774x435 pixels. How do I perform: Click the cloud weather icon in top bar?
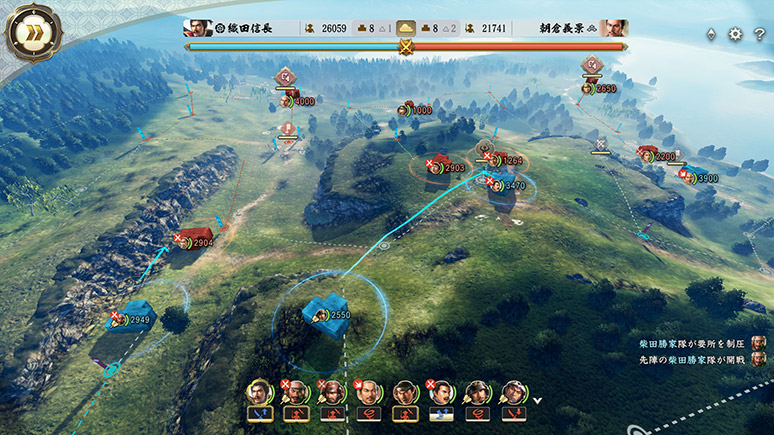click(x=405, y=28)
